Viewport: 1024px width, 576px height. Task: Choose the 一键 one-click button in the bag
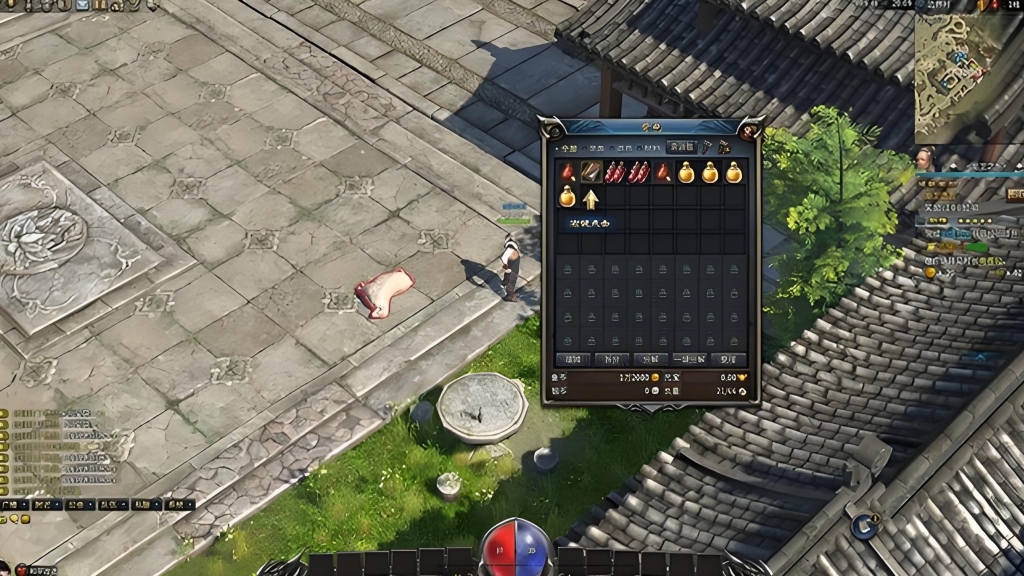point(690,359)
